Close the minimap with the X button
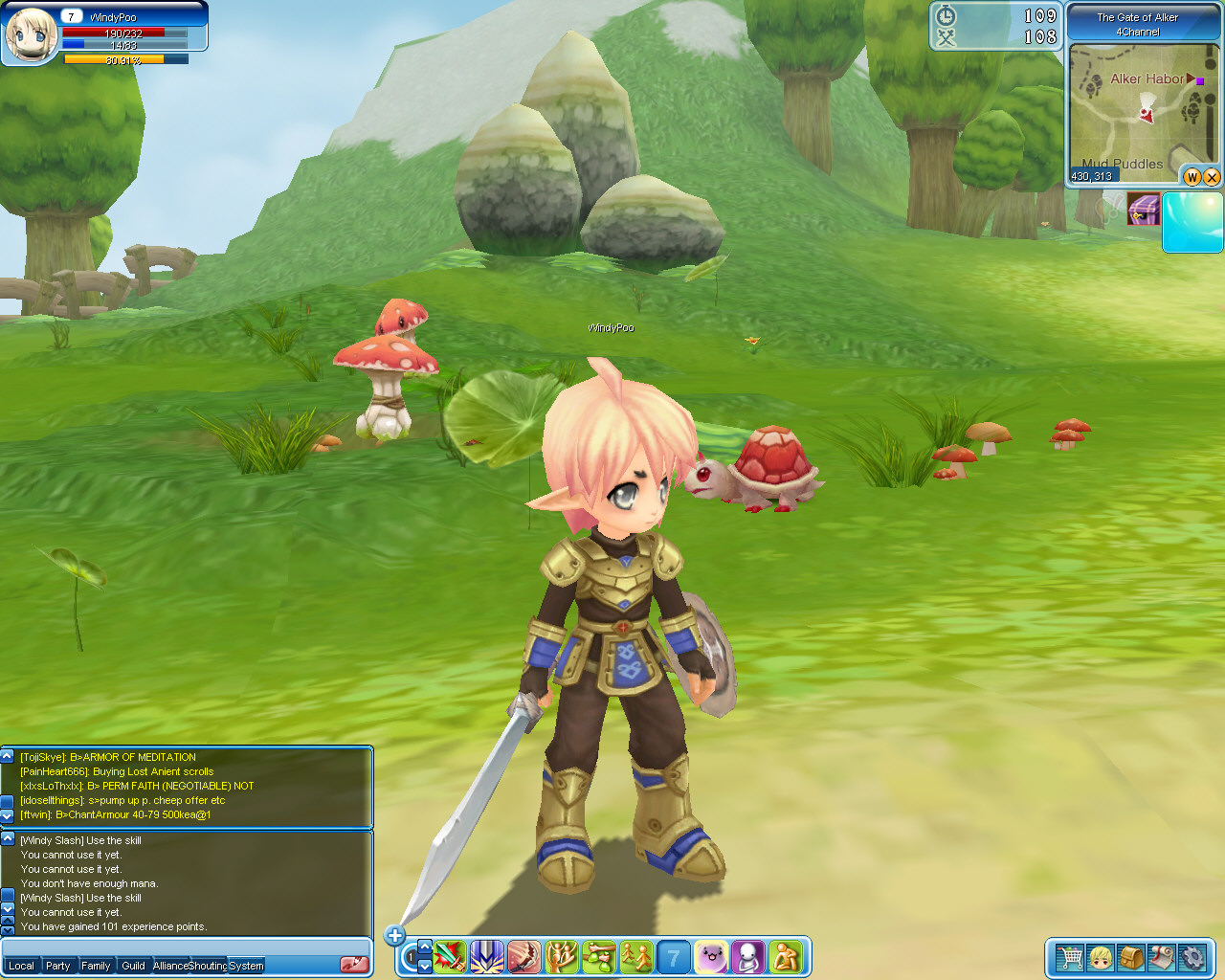Image resolution: width=1225 pixels, height=980 pixels. pos(1212,176)
